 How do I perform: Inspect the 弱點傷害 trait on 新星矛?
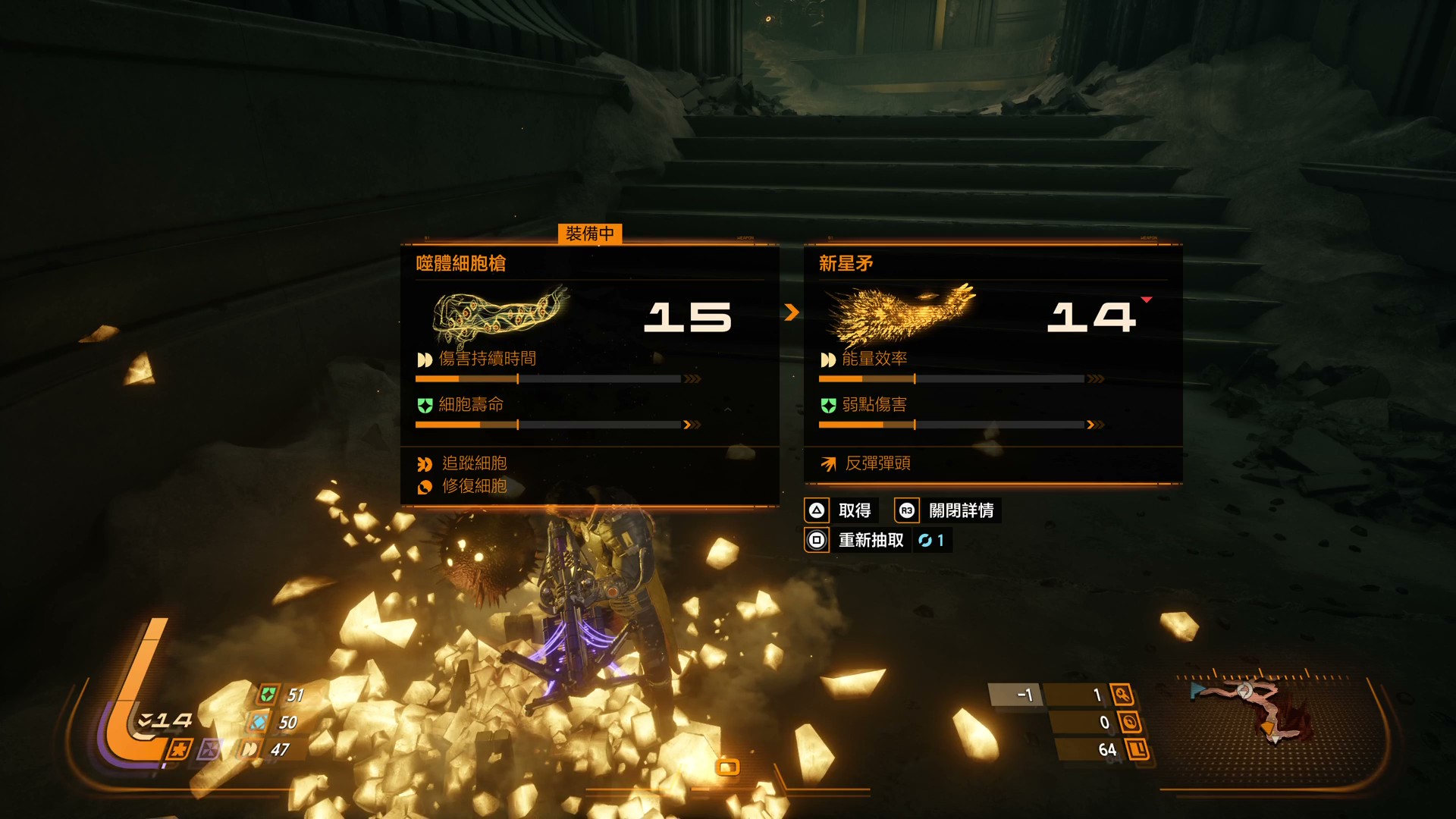tap(874, 405)
